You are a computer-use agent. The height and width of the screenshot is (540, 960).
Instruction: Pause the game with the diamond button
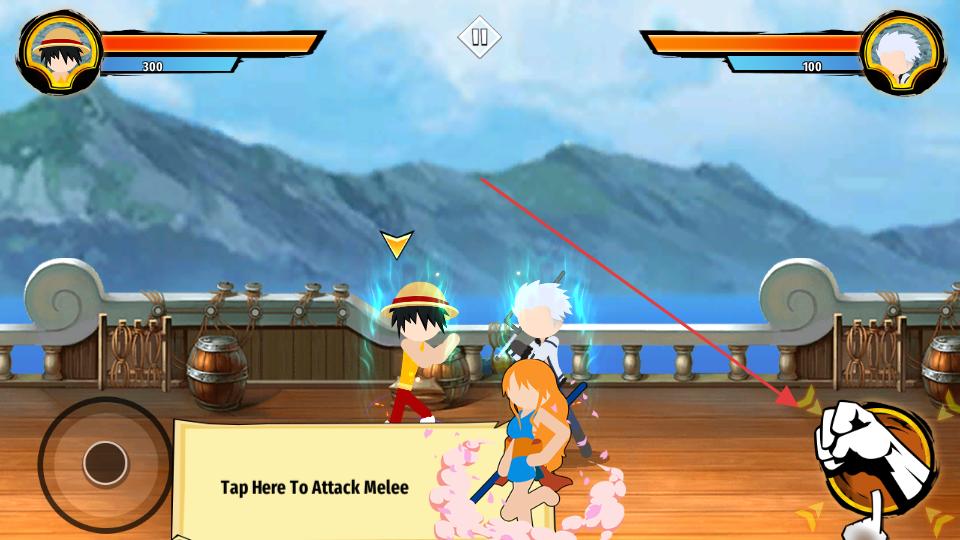pos(479,37)
